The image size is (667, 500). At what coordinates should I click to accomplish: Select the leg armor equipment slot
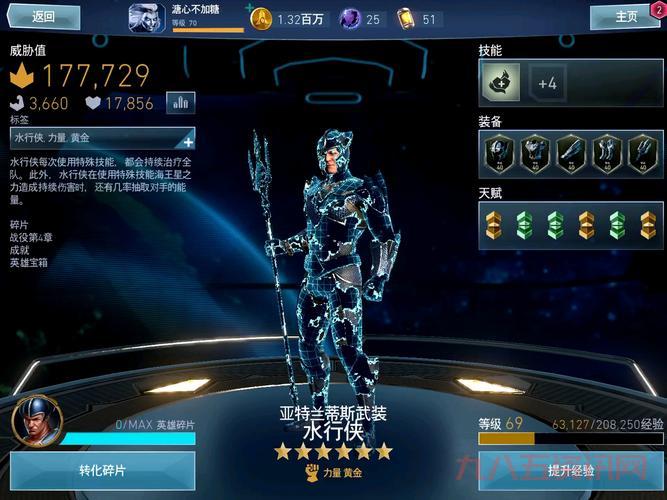pyautogui.click(x=605, y=152)
